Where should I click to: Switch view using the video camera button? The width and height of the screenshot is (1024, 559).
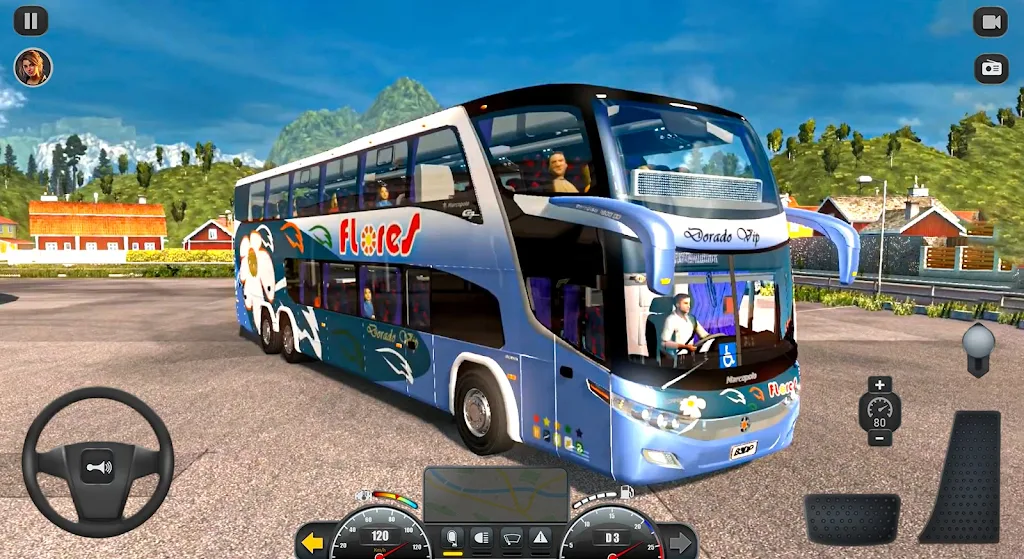pos(990,22)
